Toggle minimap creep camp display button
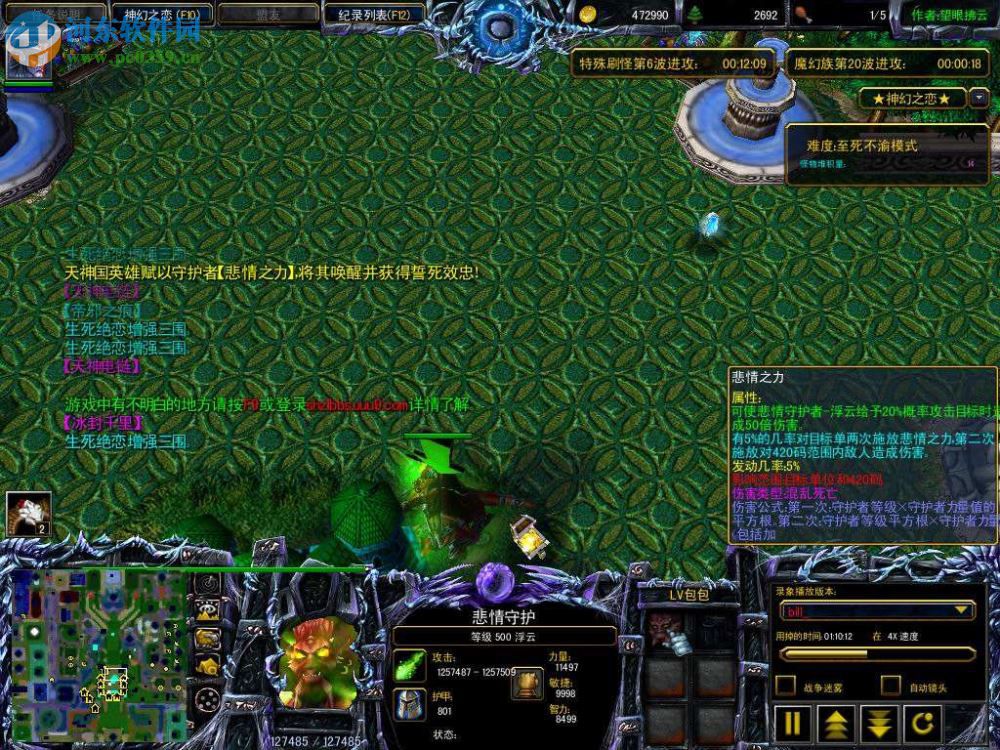This screenshot has width=1000, height=750. point(208,666)
